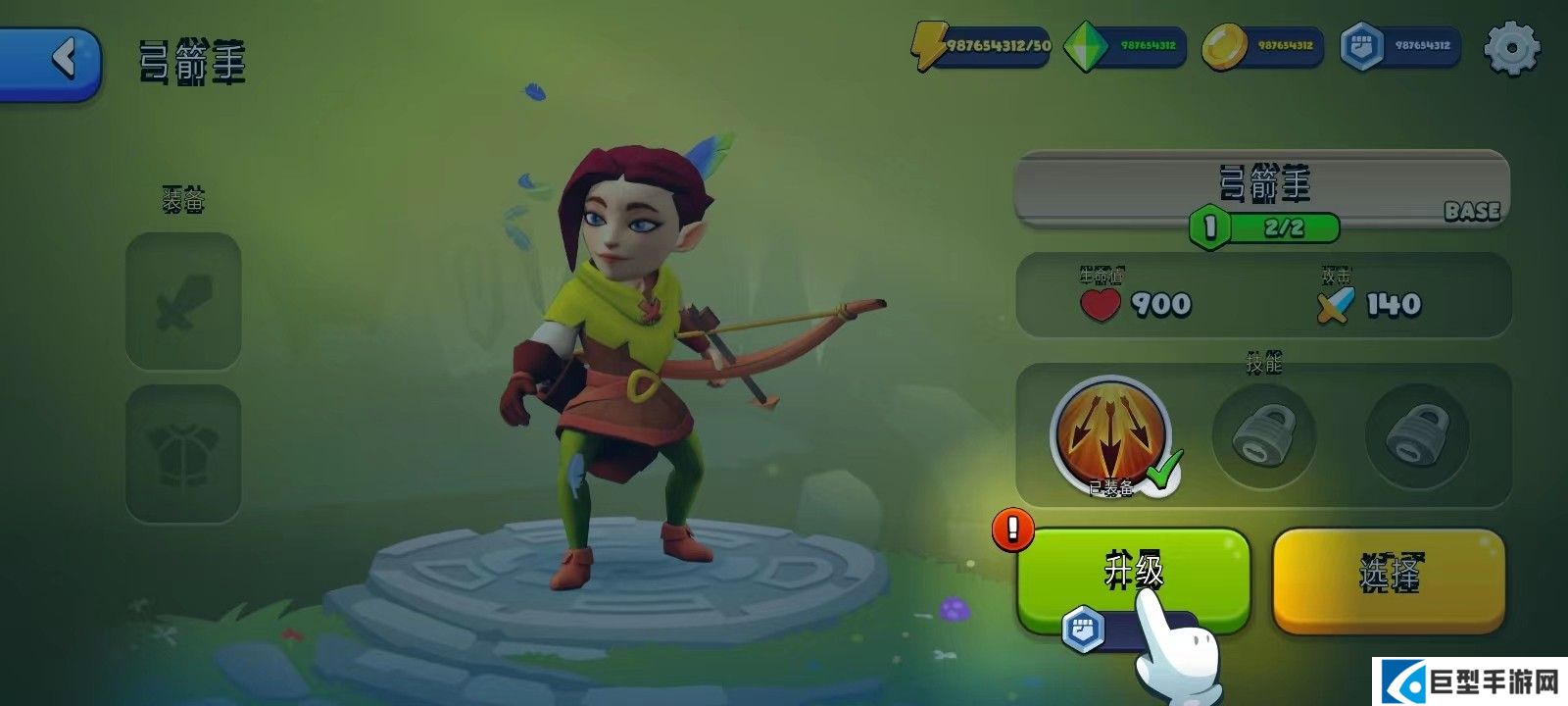Tap the lightning bolt energy counter
The height and width of the screenshot is (706, 1568).
click(981, 46)
